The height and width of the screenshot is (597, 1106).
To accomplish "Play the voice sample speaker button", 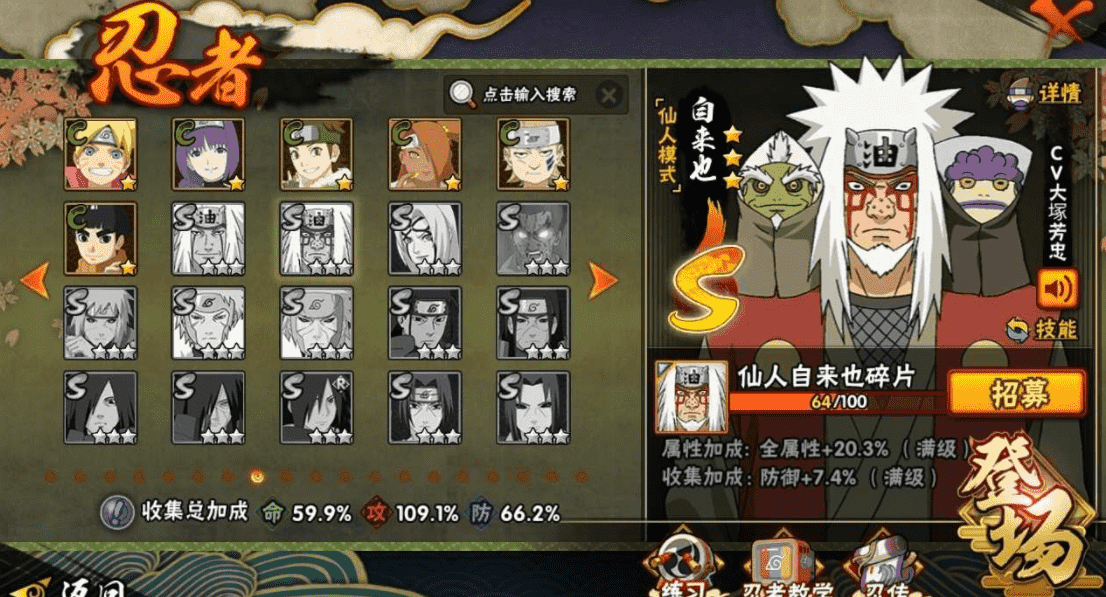I will (1058, 289).
